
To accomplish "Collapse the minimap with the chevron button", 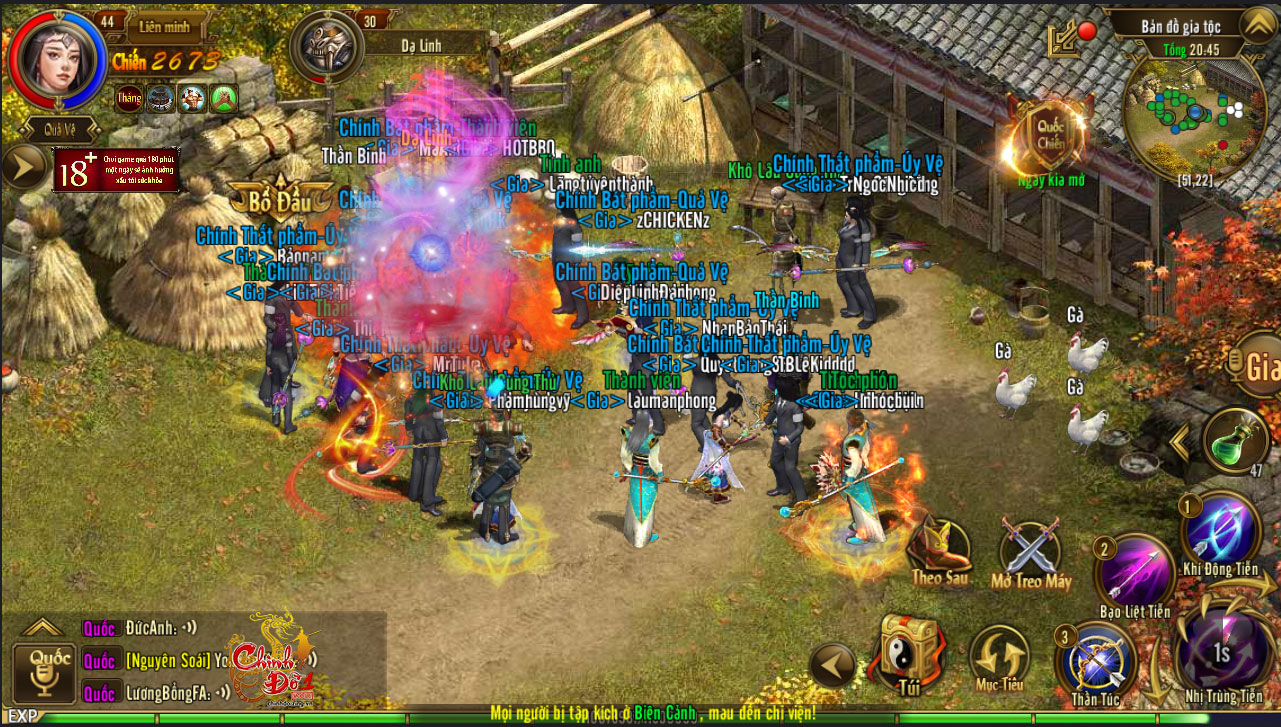I will pos(1257,24).
